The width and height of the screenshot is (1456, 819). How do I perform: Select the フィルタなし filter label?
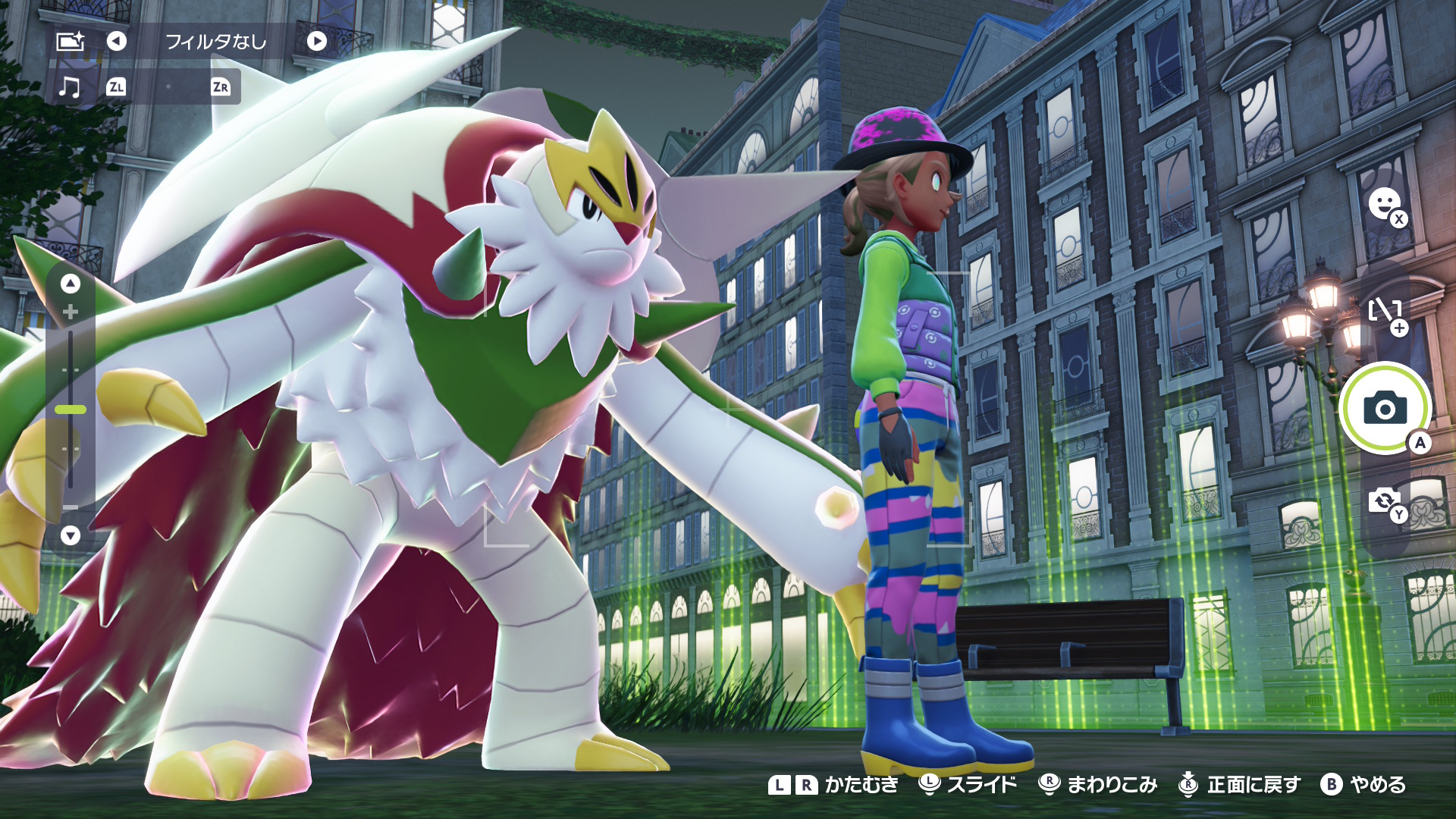coord(215,42)
